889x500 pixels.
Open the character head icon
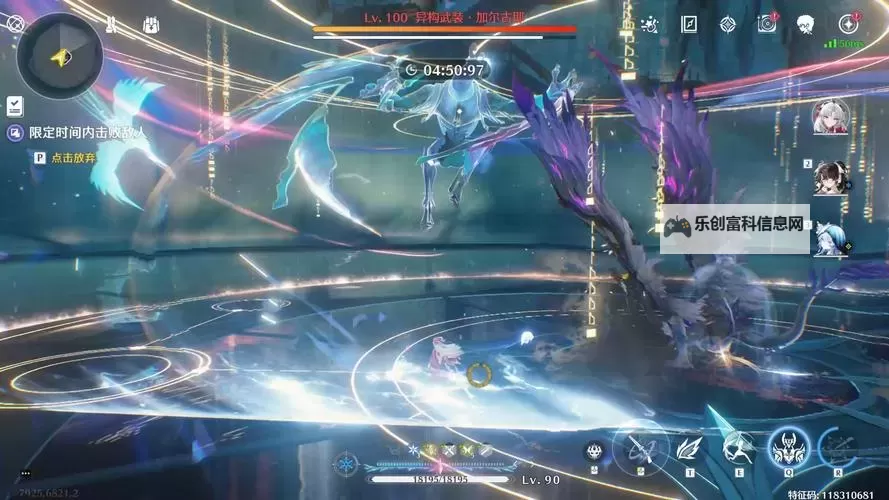[x=806, y=24]
